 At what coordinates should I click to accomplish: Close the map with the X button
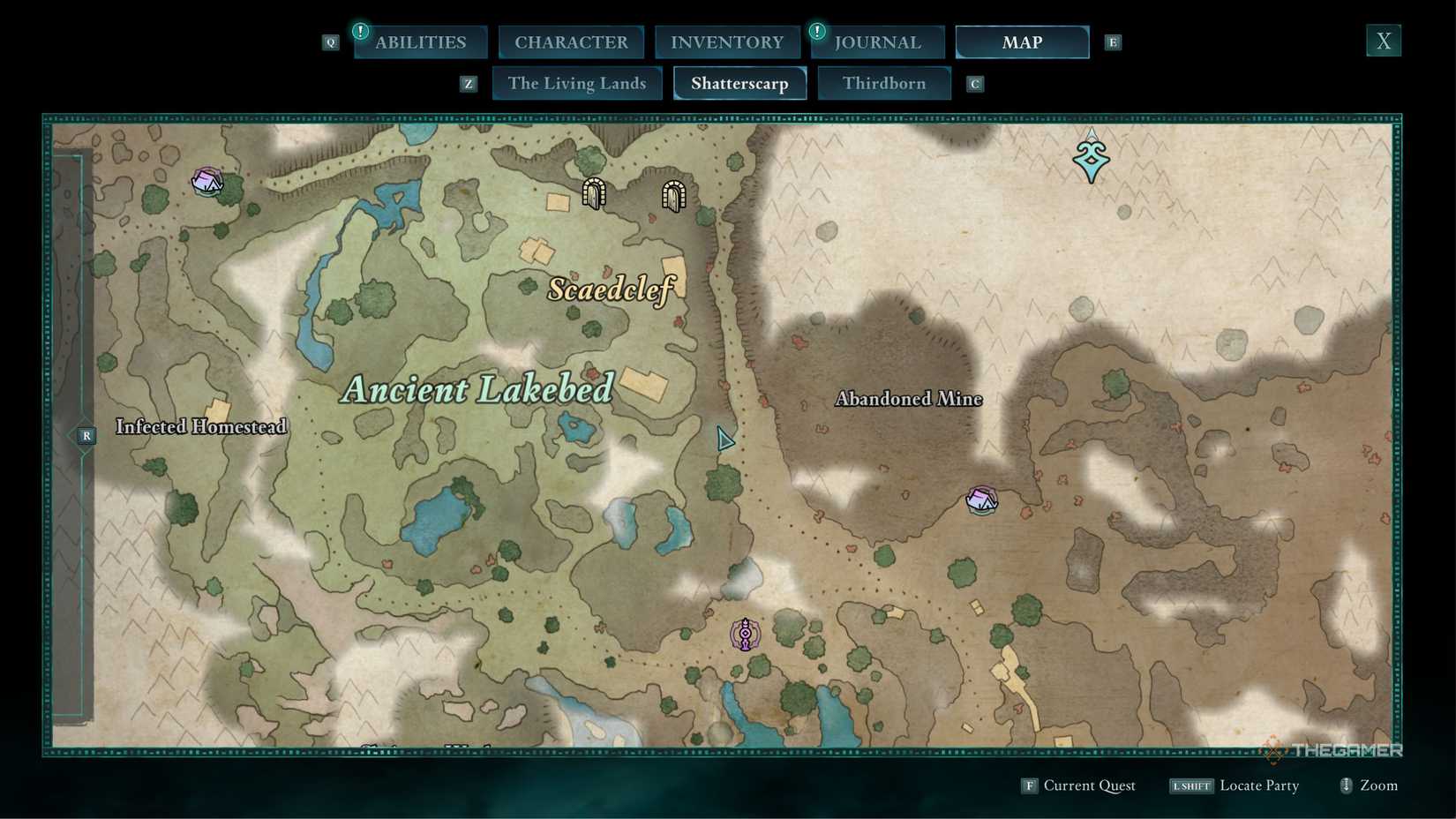point(1384,40)
